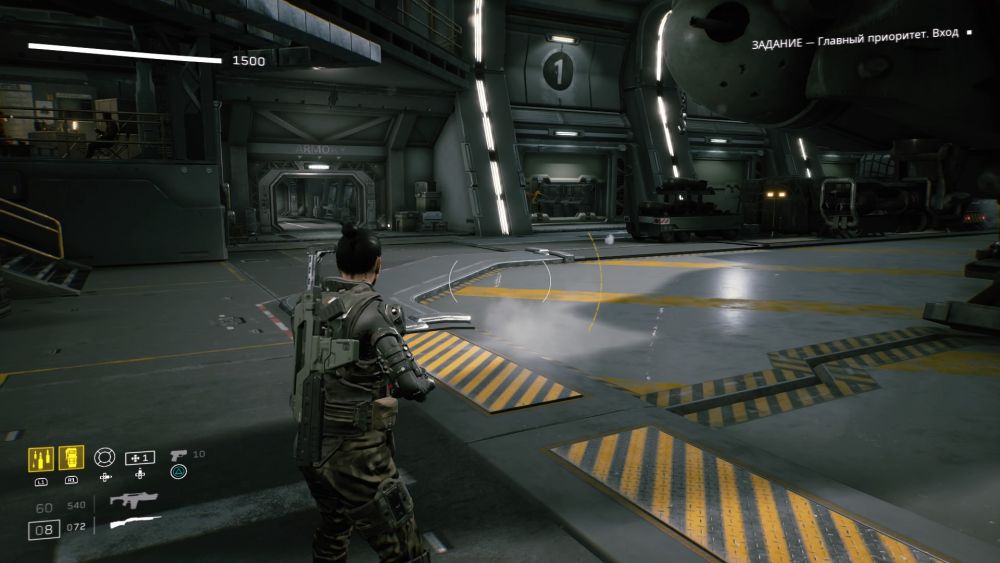Switch to the shotgun weapon icon

(133, 524)
